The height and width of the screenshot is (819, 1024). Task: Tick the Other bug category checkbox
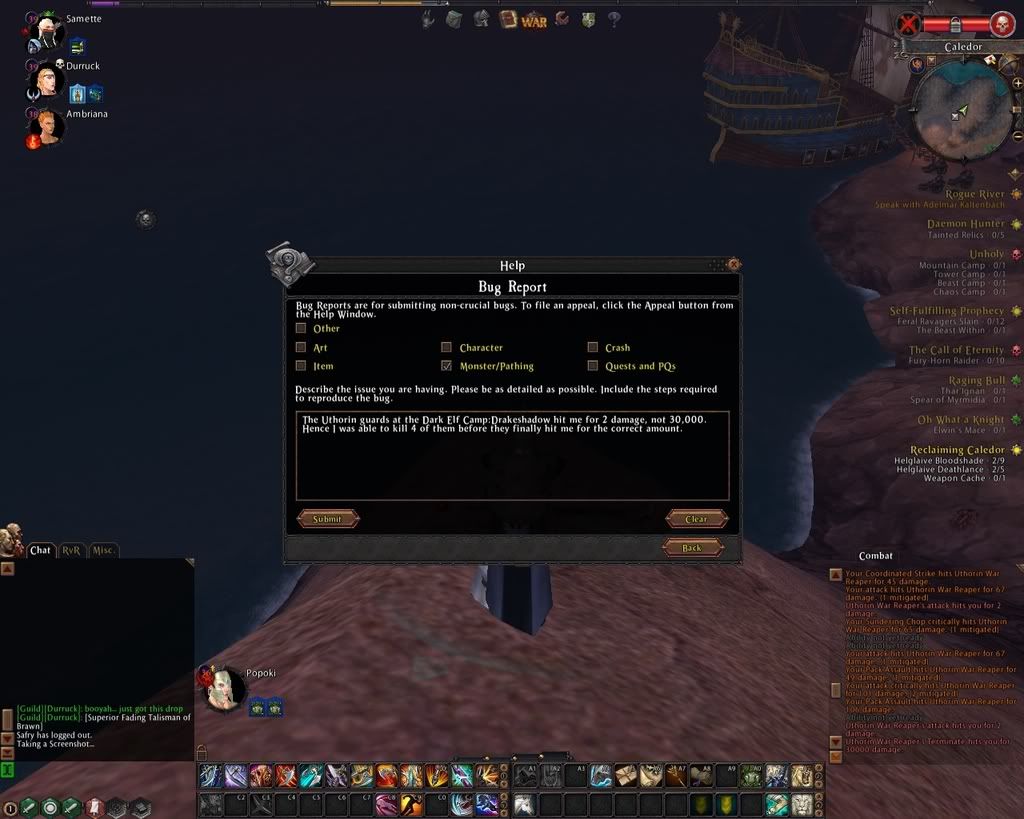[x=301, y=328]
